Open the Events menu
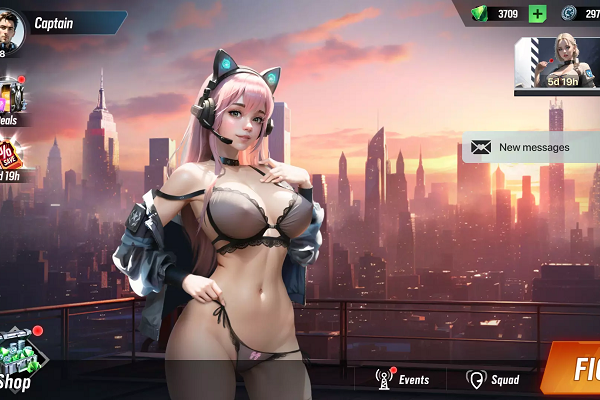600x400 pixels. (x=402, y=379)
